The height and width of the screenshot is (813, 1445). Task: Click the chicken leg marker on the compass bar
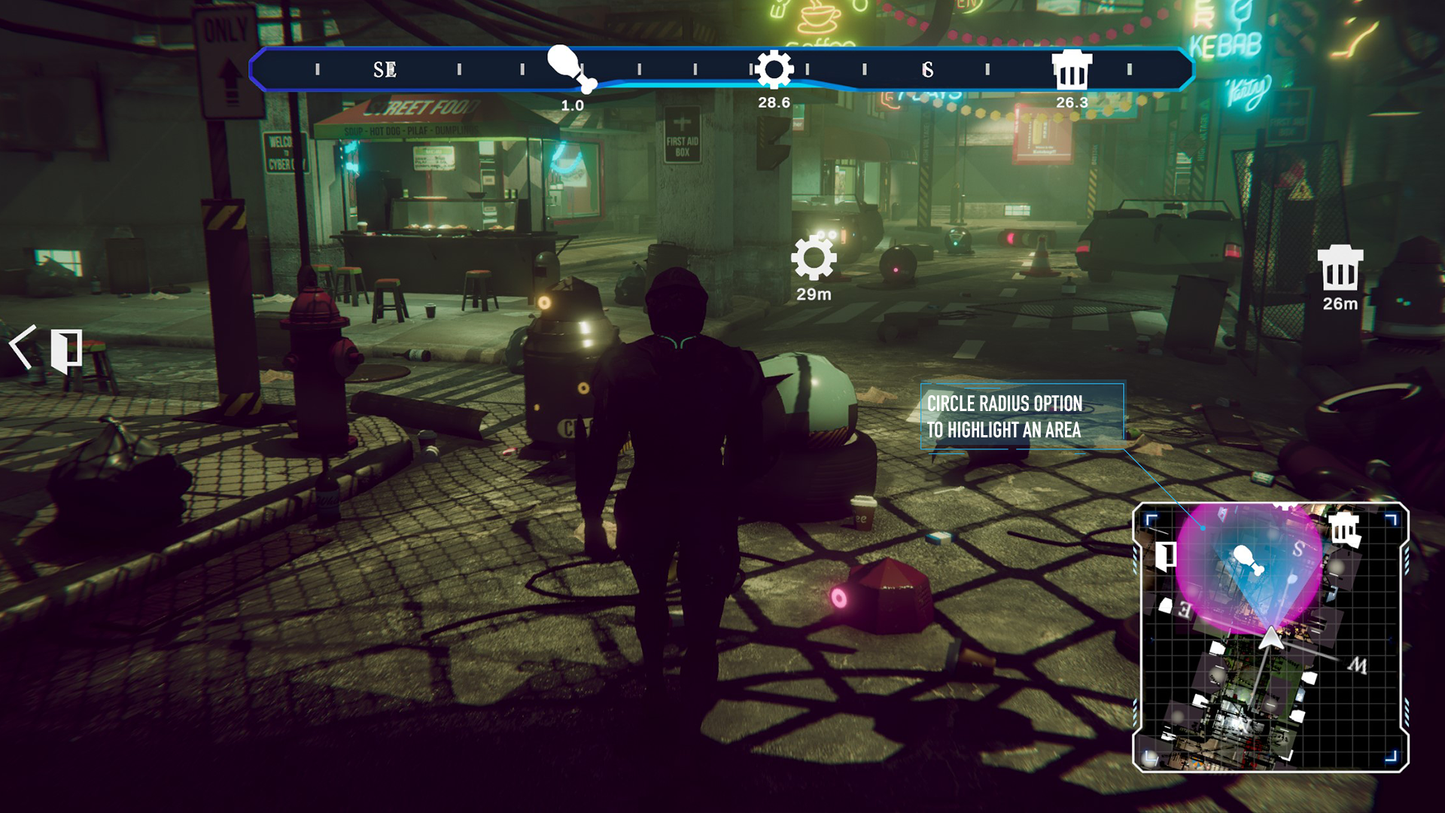click(x=572, y=68)
